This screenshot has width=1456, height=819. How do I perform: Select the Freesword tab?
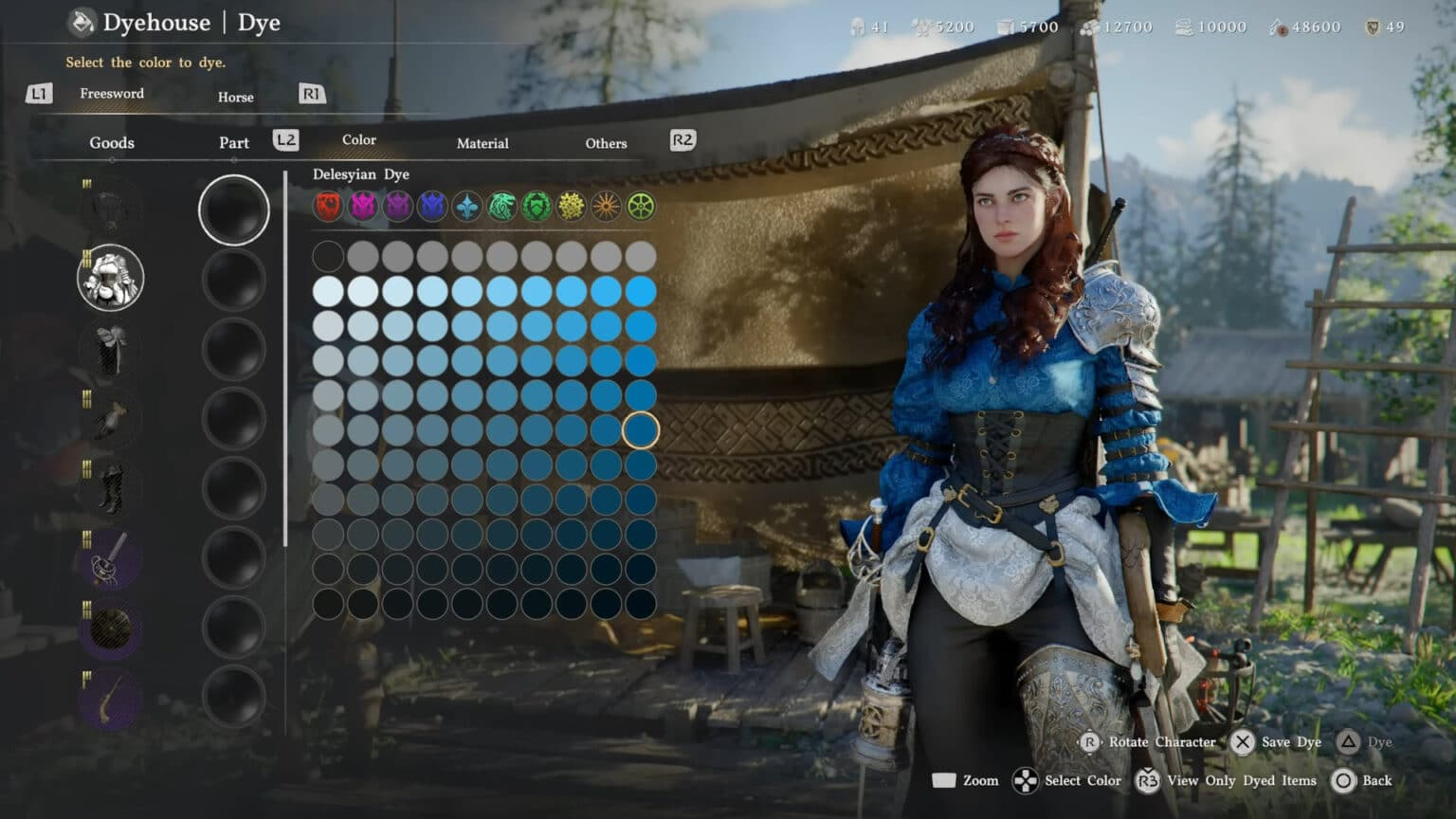(x=111, y=94)
